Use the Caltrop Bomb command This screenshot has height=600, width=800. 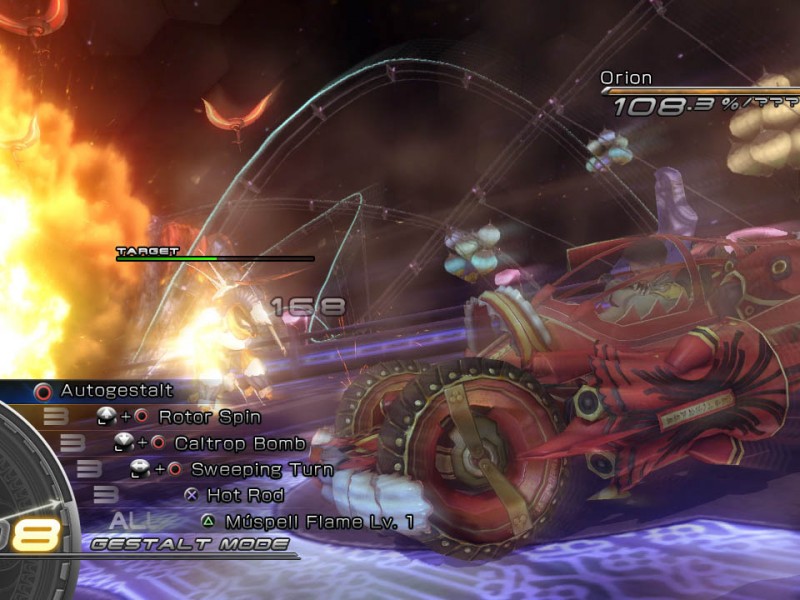click(x=228, y=442)
